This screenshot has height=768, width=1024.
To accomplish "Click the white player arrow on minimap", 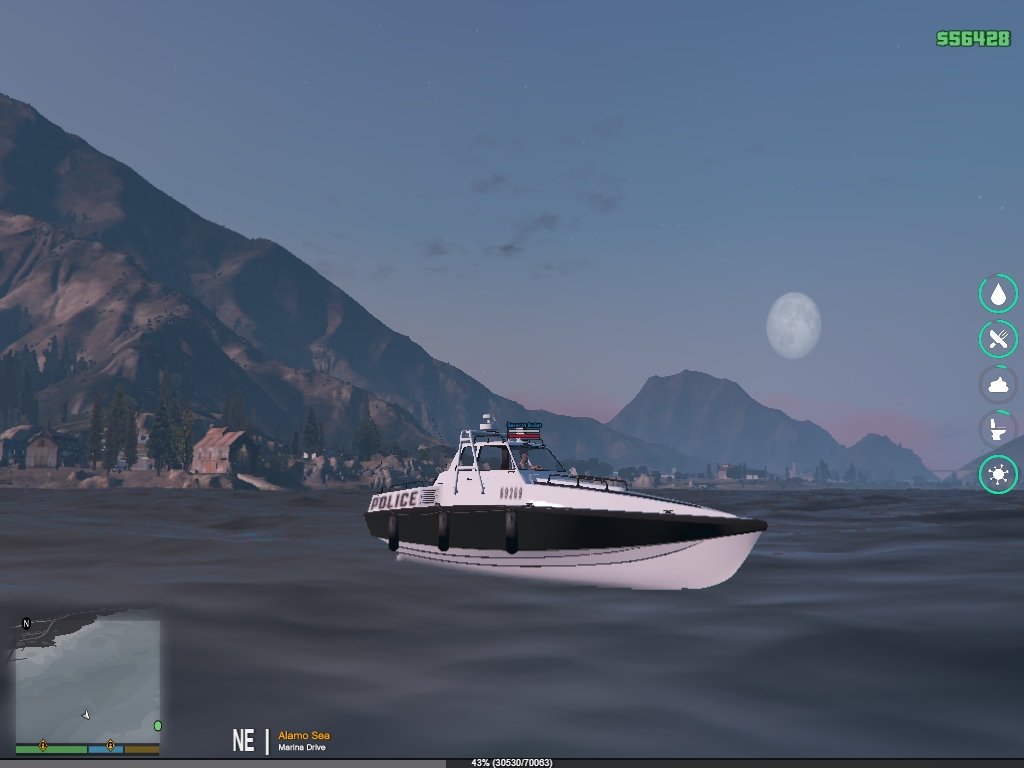I will tap(86, 714).
